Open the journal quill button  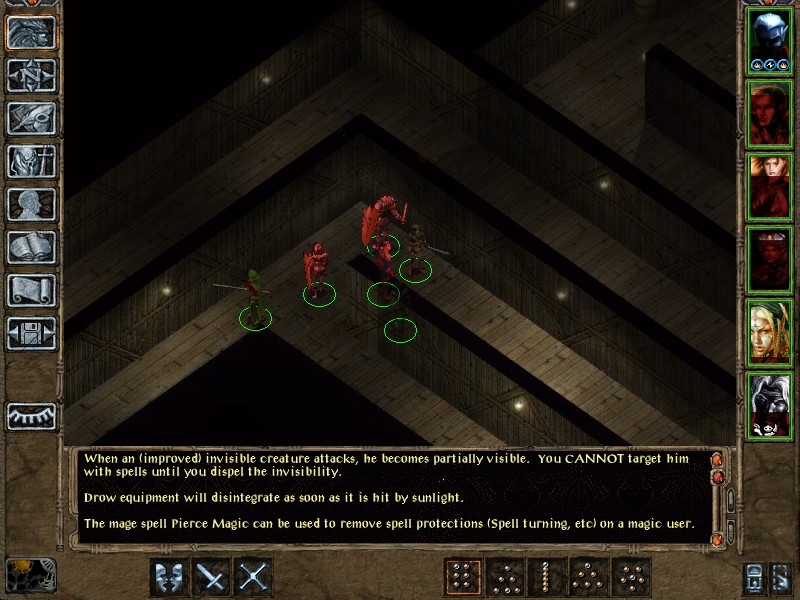31,118
